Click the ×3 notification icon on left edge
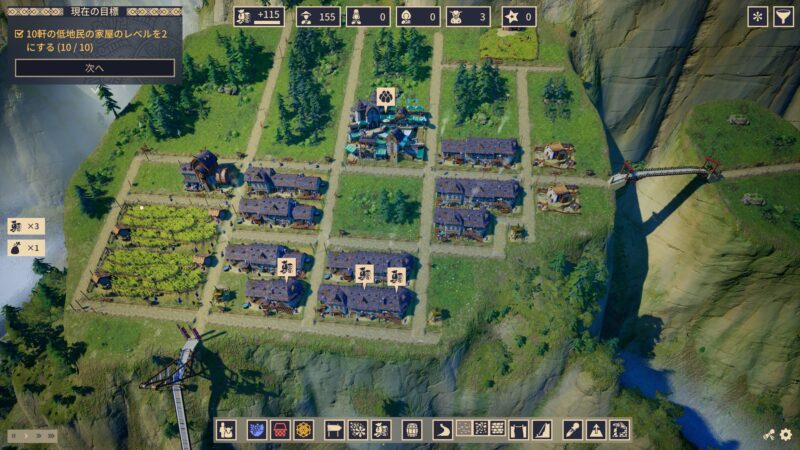The width and height of the screenshot is (800, 450). [27, 226]
